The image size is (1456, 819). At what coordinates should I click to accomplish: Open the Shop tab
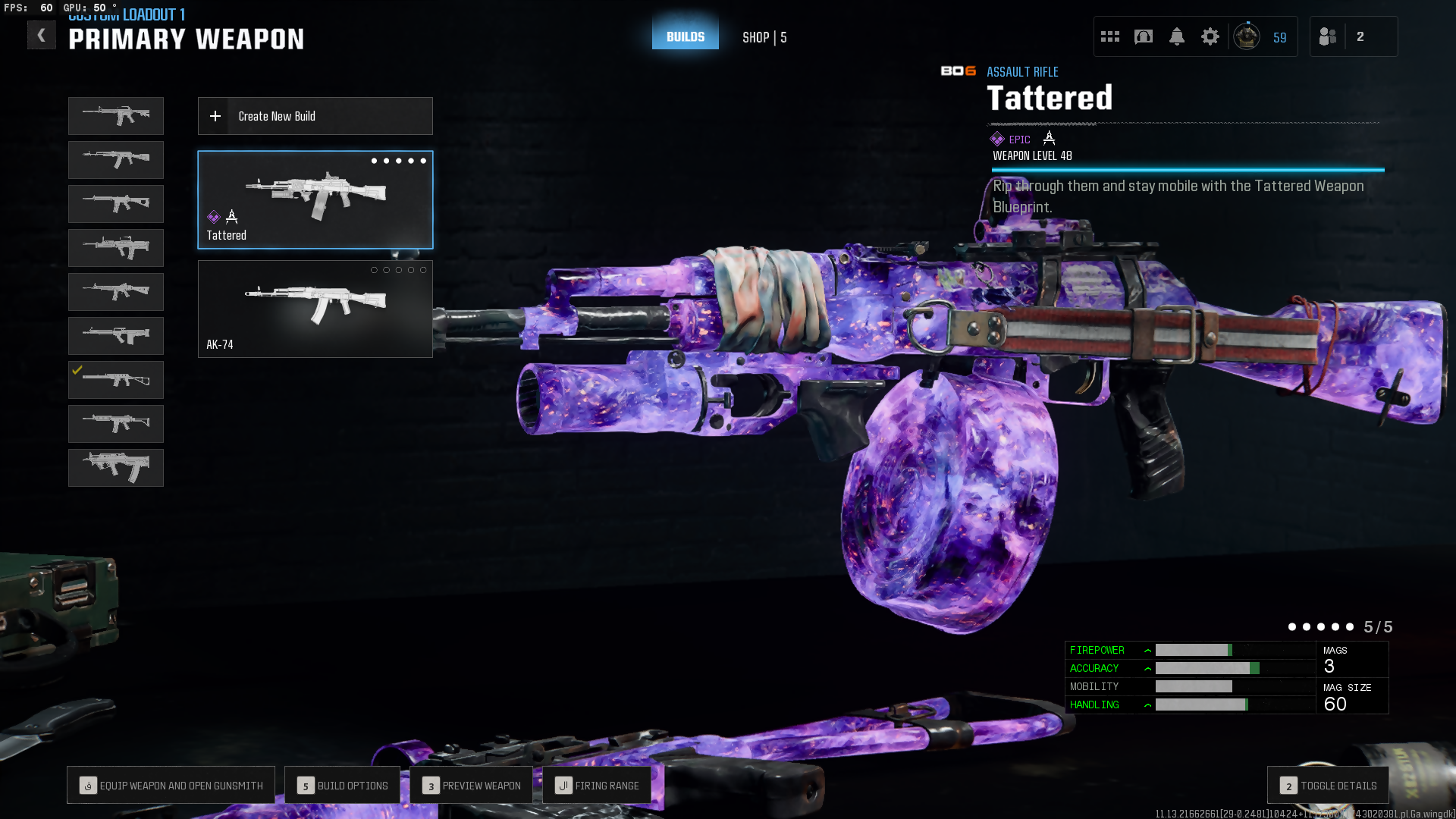pos(764,37)
